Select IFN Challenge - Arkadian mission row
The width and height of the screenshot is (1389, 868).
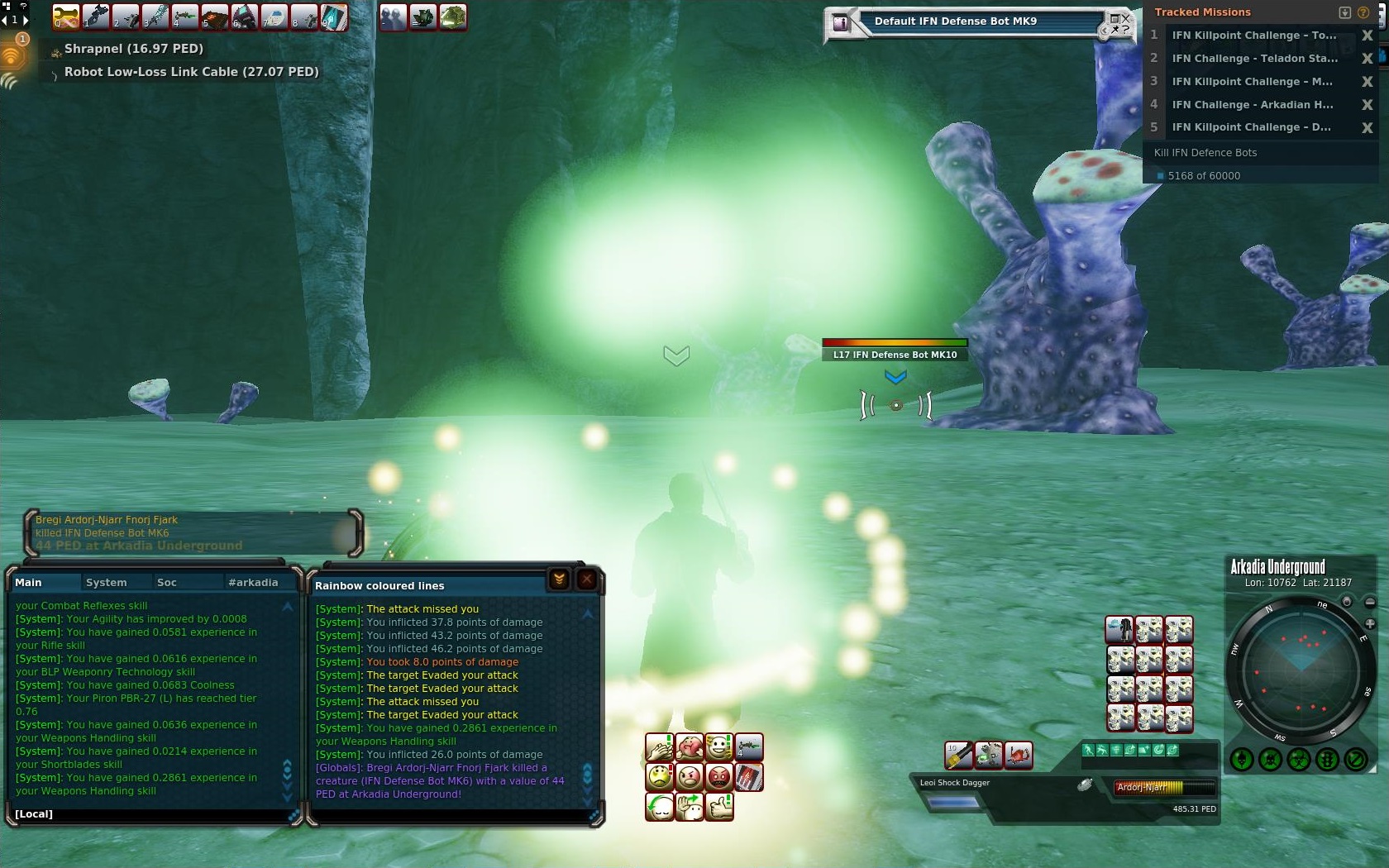point(1252,104)
